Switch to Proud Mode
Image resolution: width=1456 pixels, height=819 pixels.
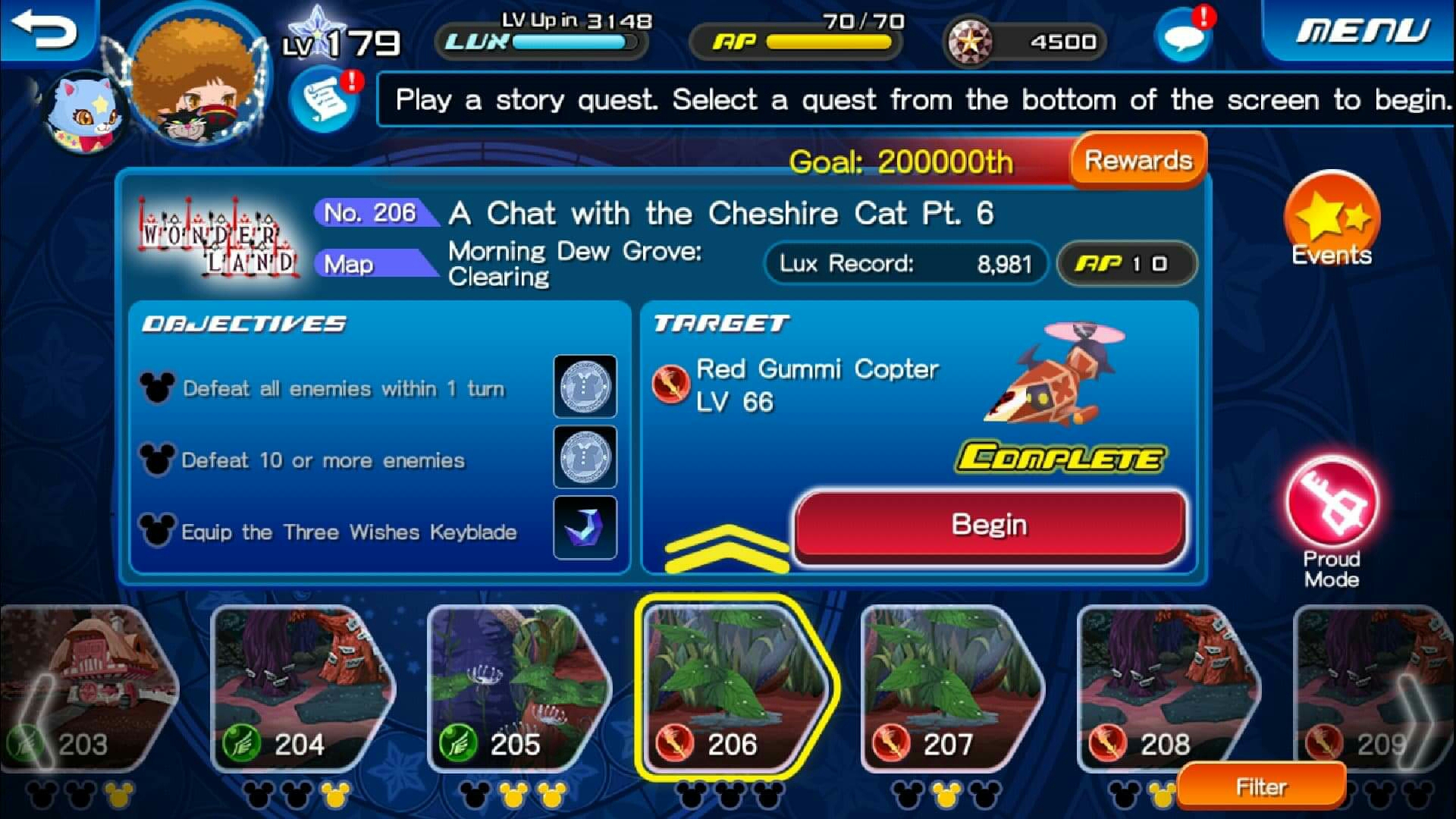(1331, 508)
